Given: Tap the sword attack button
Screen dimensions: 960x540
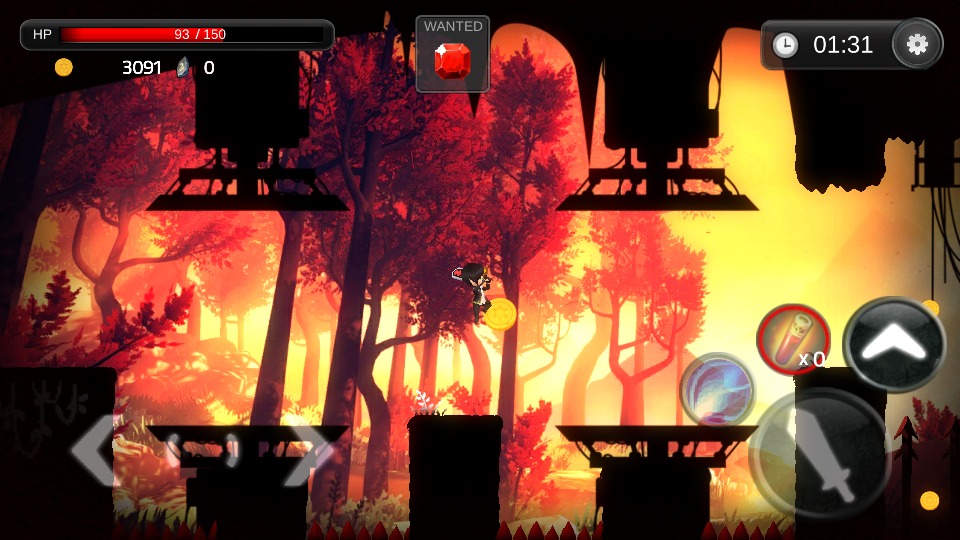Looking at the screenshot, I should click(x=820, y=453).
